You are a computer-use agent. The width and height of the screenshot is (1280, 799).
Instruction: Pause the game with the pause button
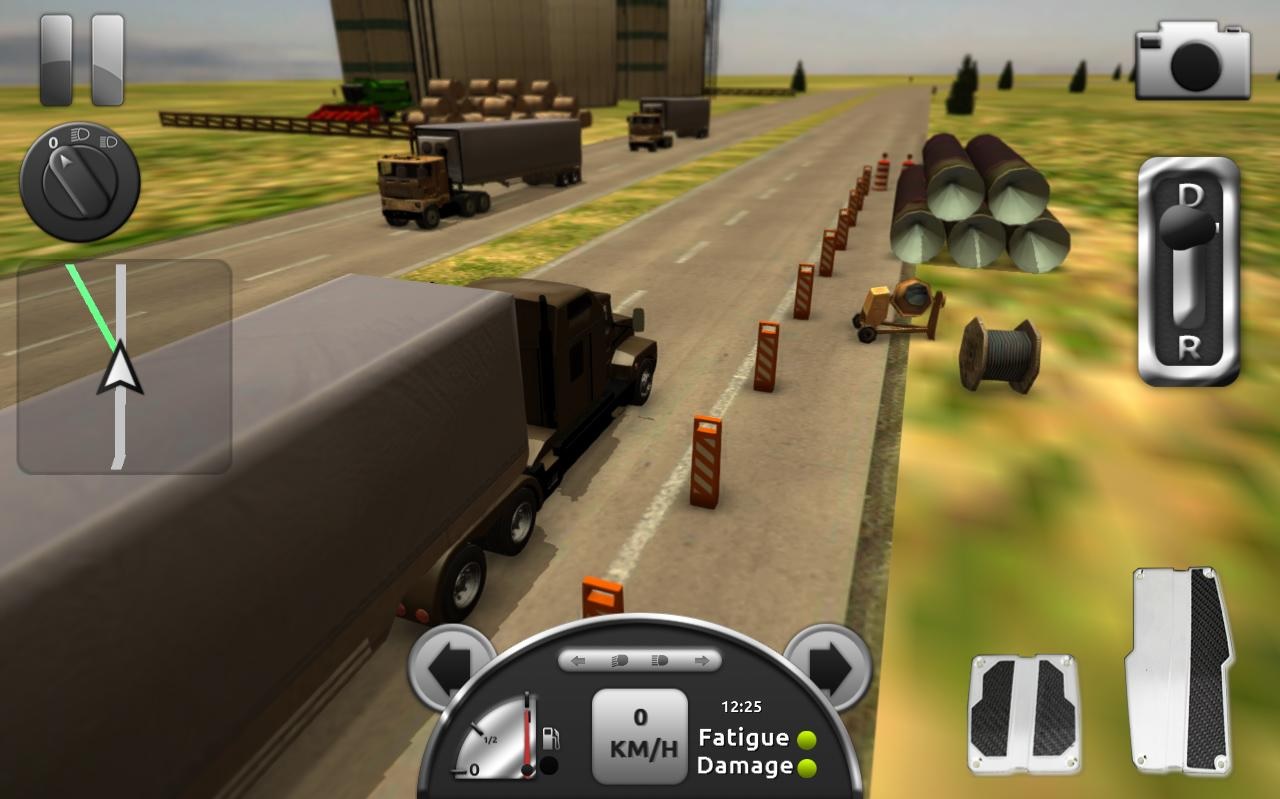point(82,60)
